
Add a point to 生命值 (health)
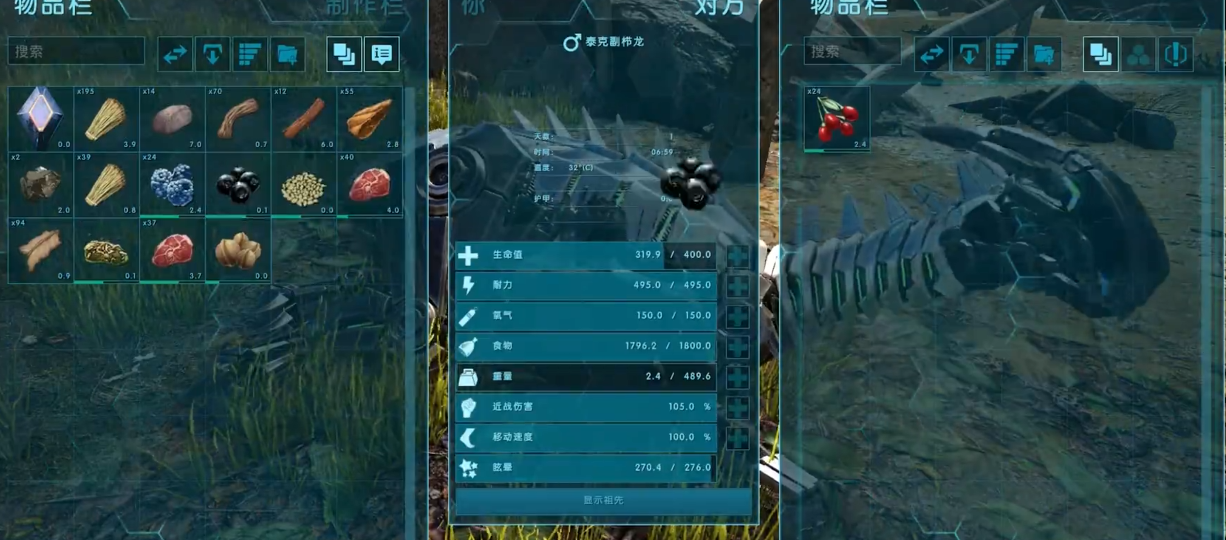tap(738, 256)
